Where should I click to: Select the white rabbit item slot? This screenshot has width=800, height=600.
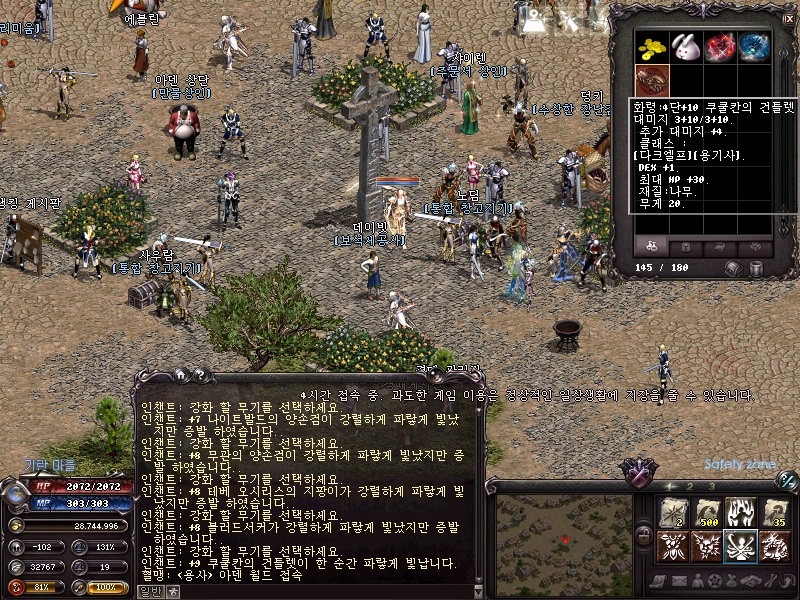[x=684, y=47]
